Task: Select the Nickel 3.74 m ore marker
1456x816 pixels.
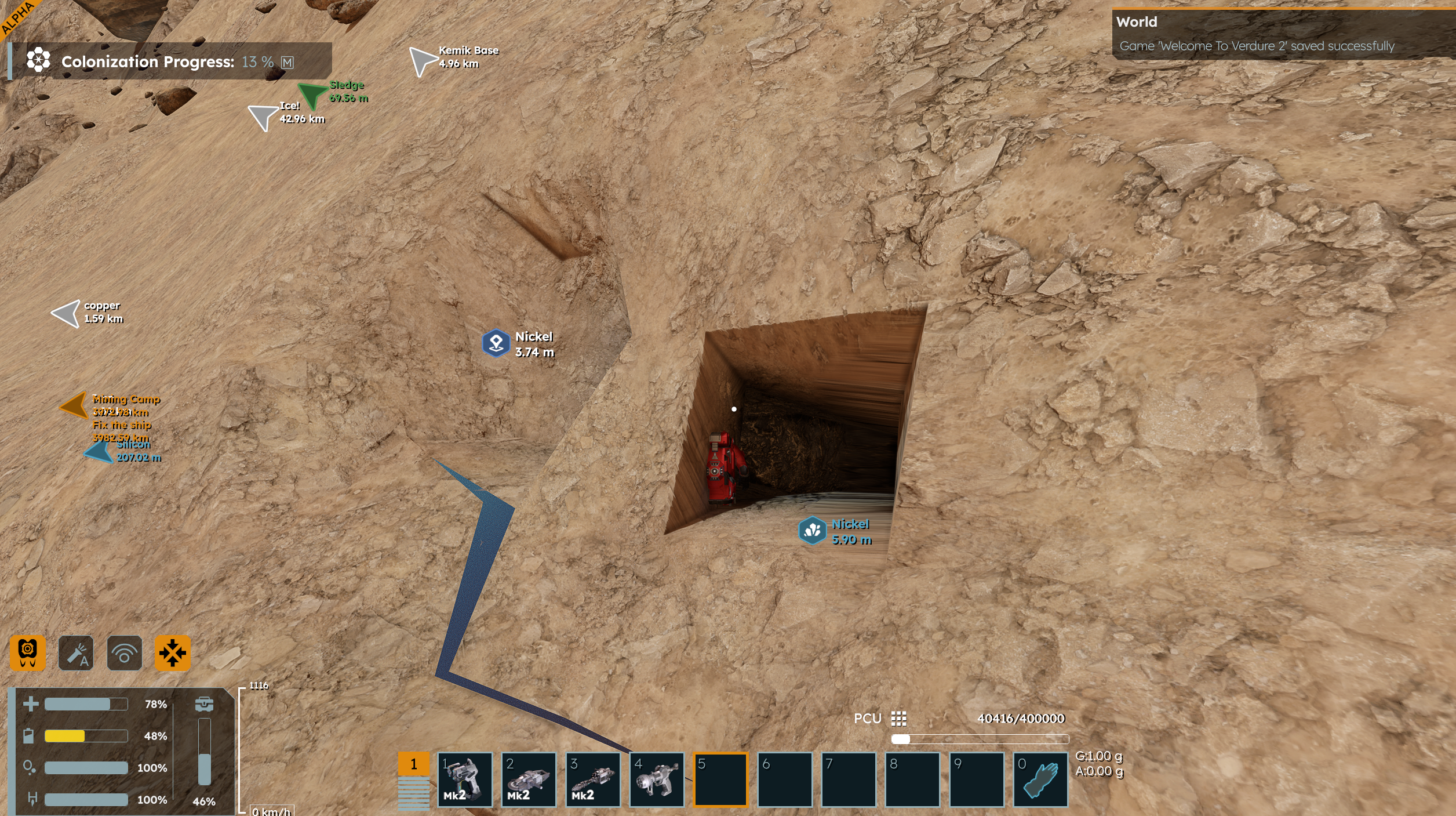Action: point(496,343)
